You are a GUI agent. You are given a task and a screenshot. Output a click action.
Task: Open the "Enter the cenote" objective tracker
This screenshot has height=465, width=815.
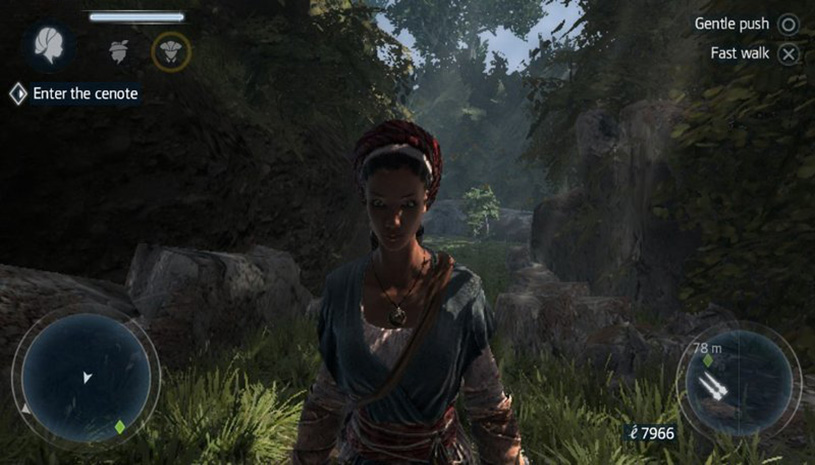[x=75, y=94]
